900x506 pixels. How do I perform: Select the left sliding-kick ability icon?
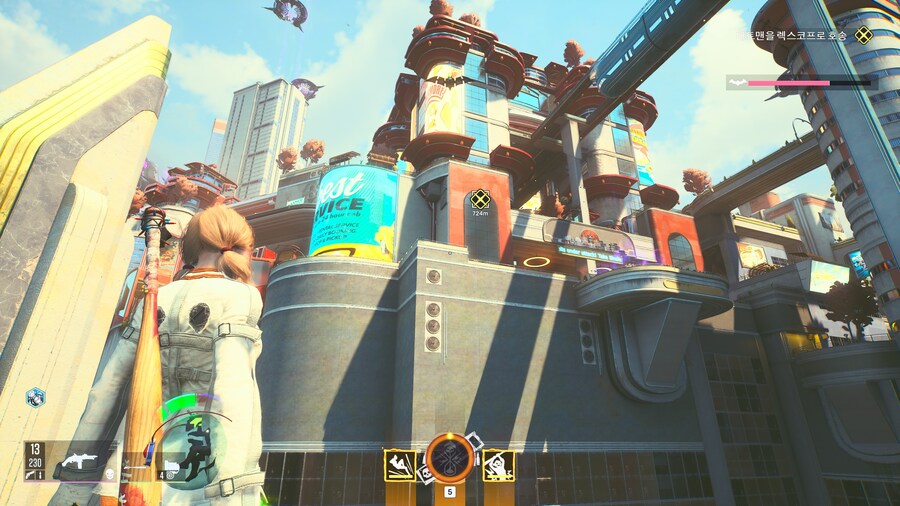400,465
